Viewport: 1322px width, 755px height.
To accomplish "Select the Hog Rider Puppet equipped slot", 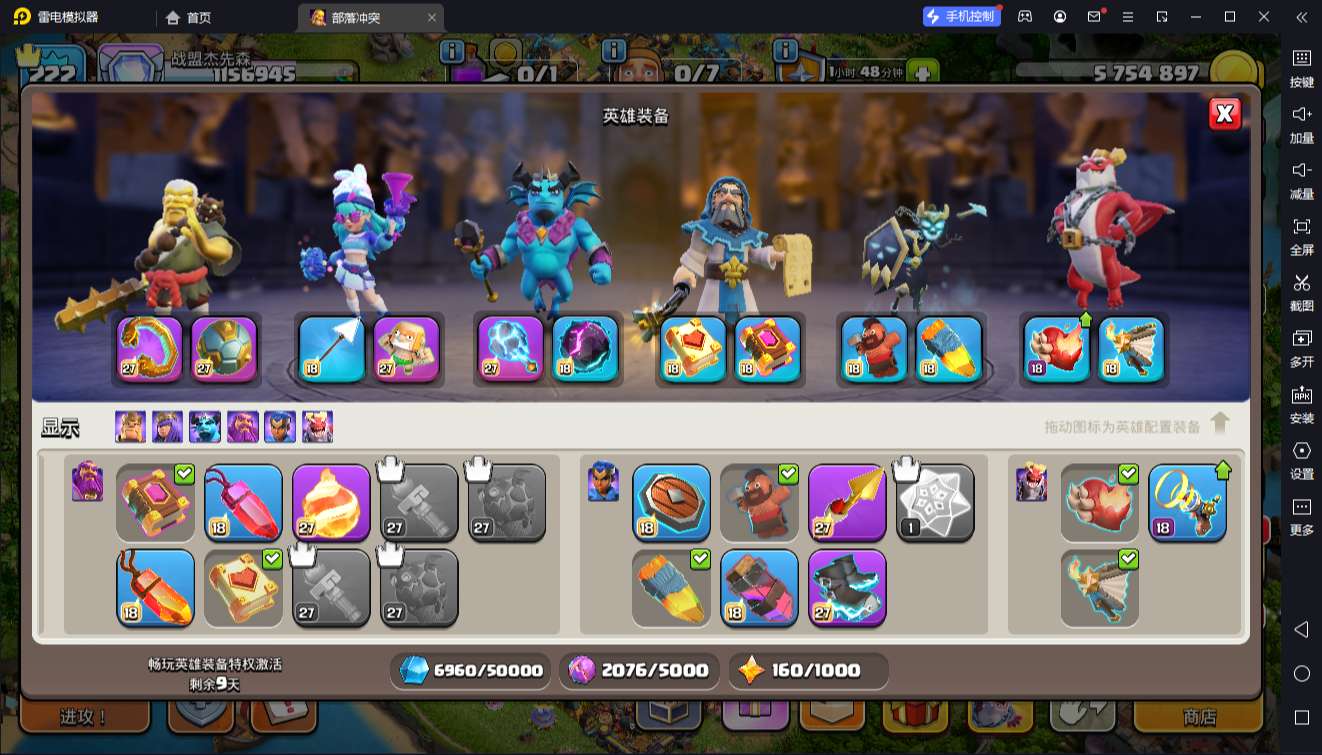I will (873, 349).
